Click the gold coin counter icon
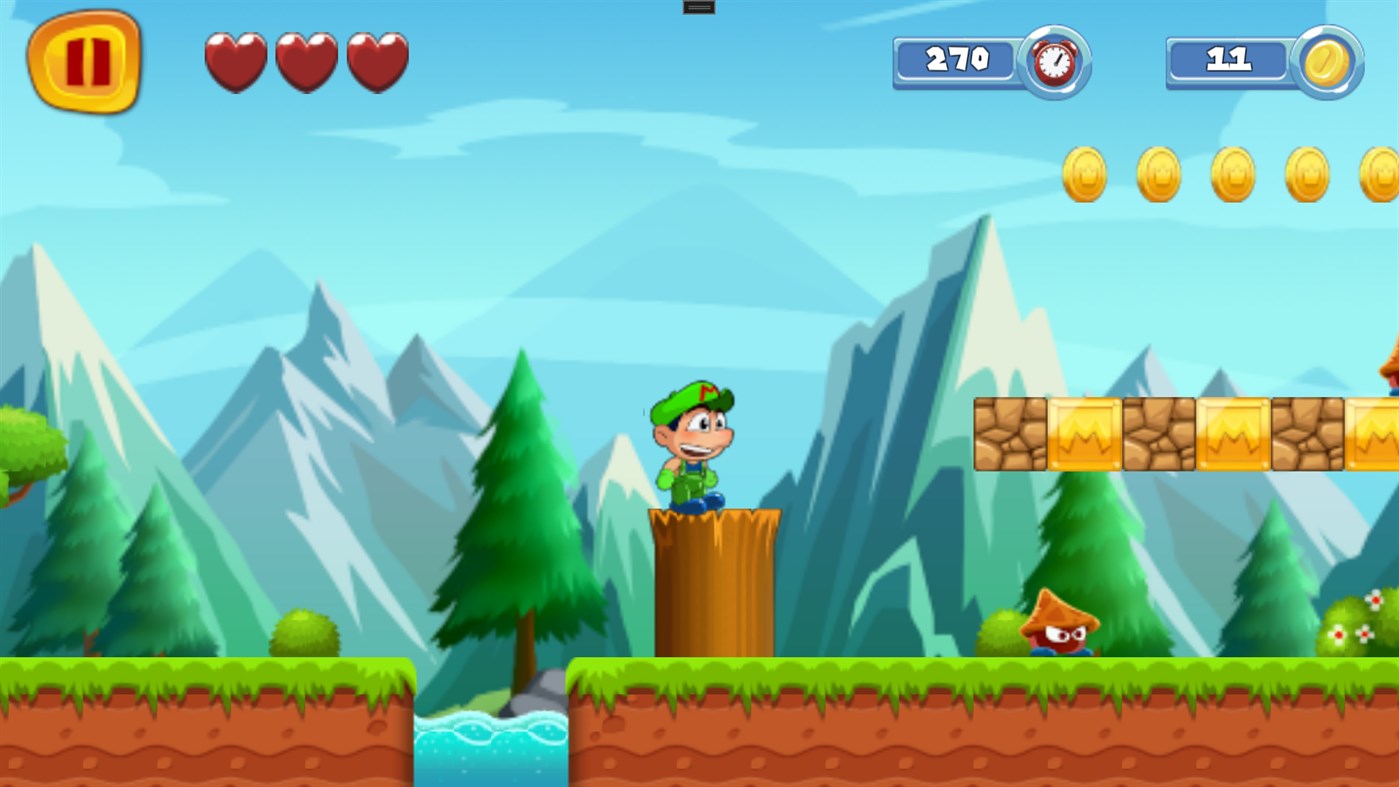This screenshot has width=1399, height=787. [1325, 61]
